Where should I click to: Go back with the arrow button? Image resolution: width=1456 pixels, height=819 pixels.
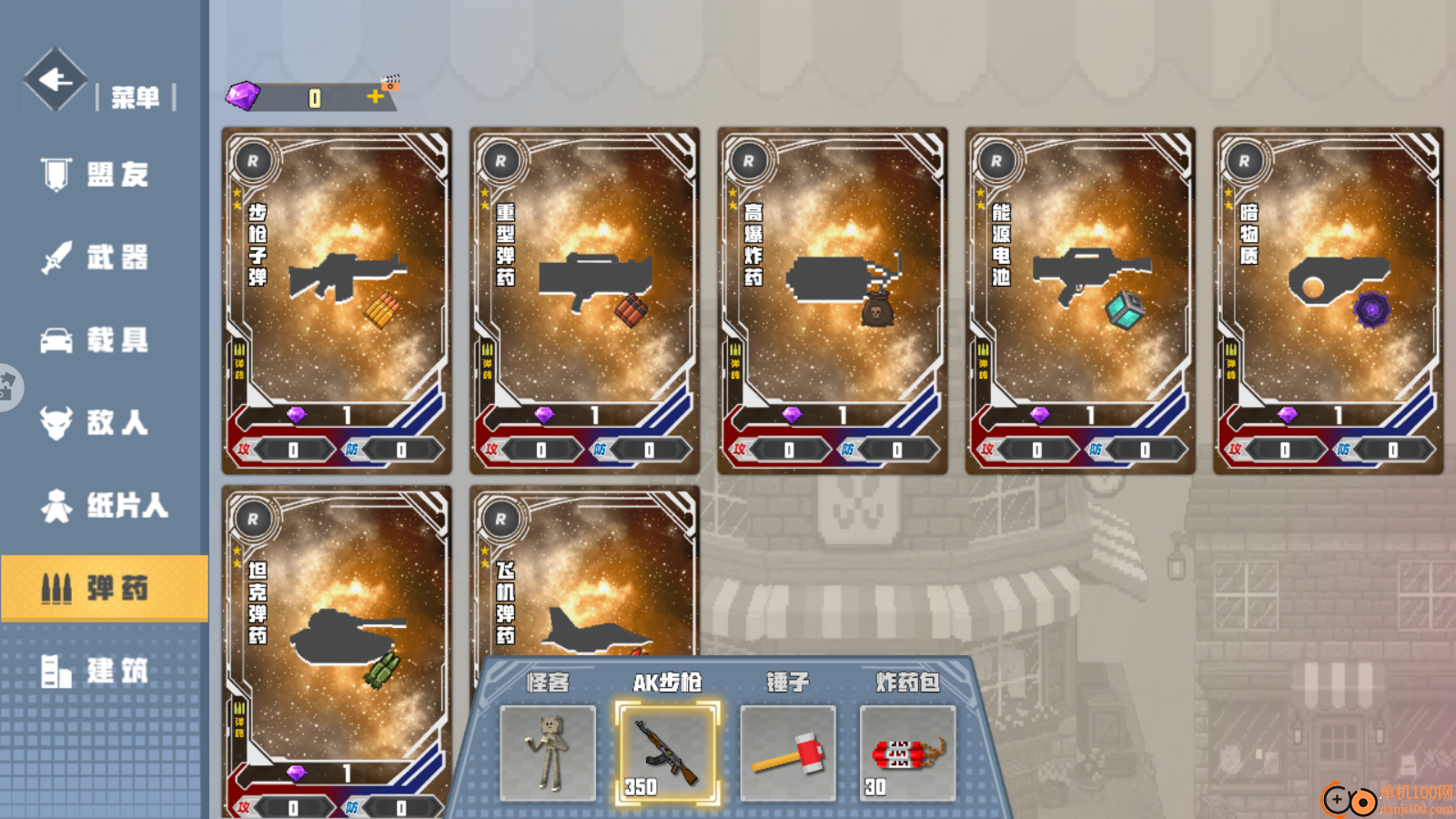click(56, 80)
